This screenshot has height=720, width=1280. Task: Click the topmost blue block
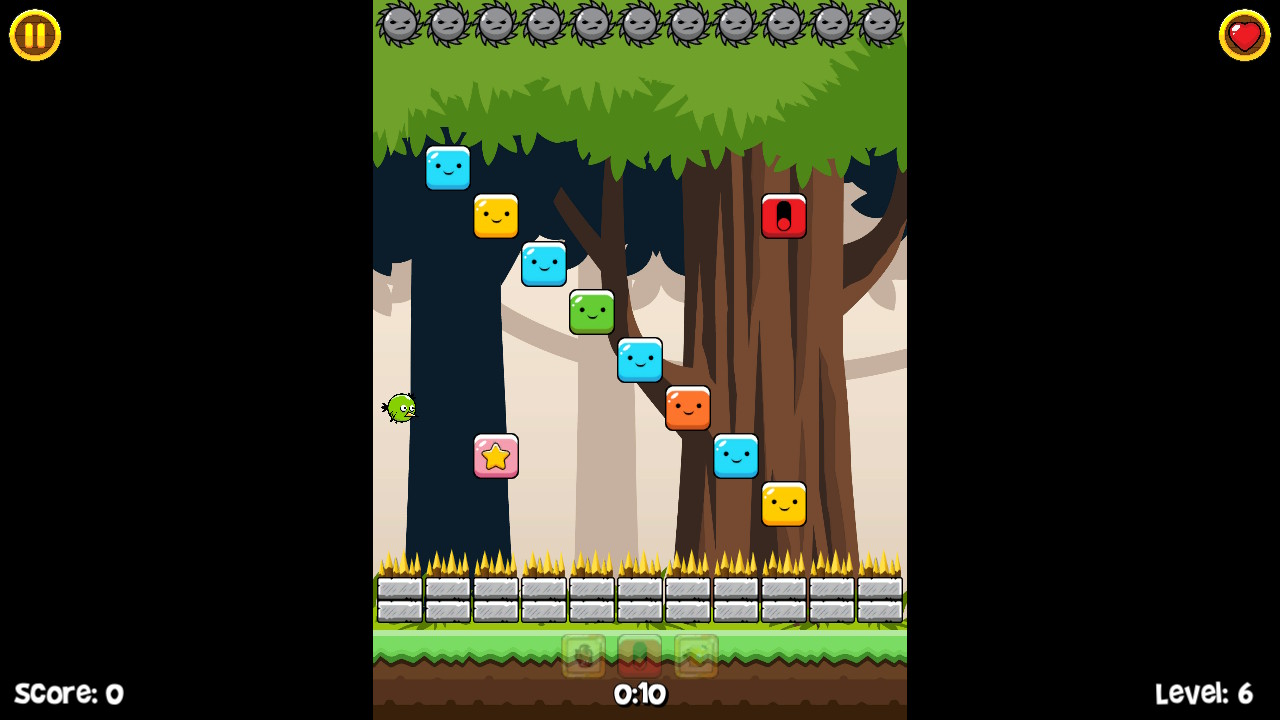click(448, 168)
